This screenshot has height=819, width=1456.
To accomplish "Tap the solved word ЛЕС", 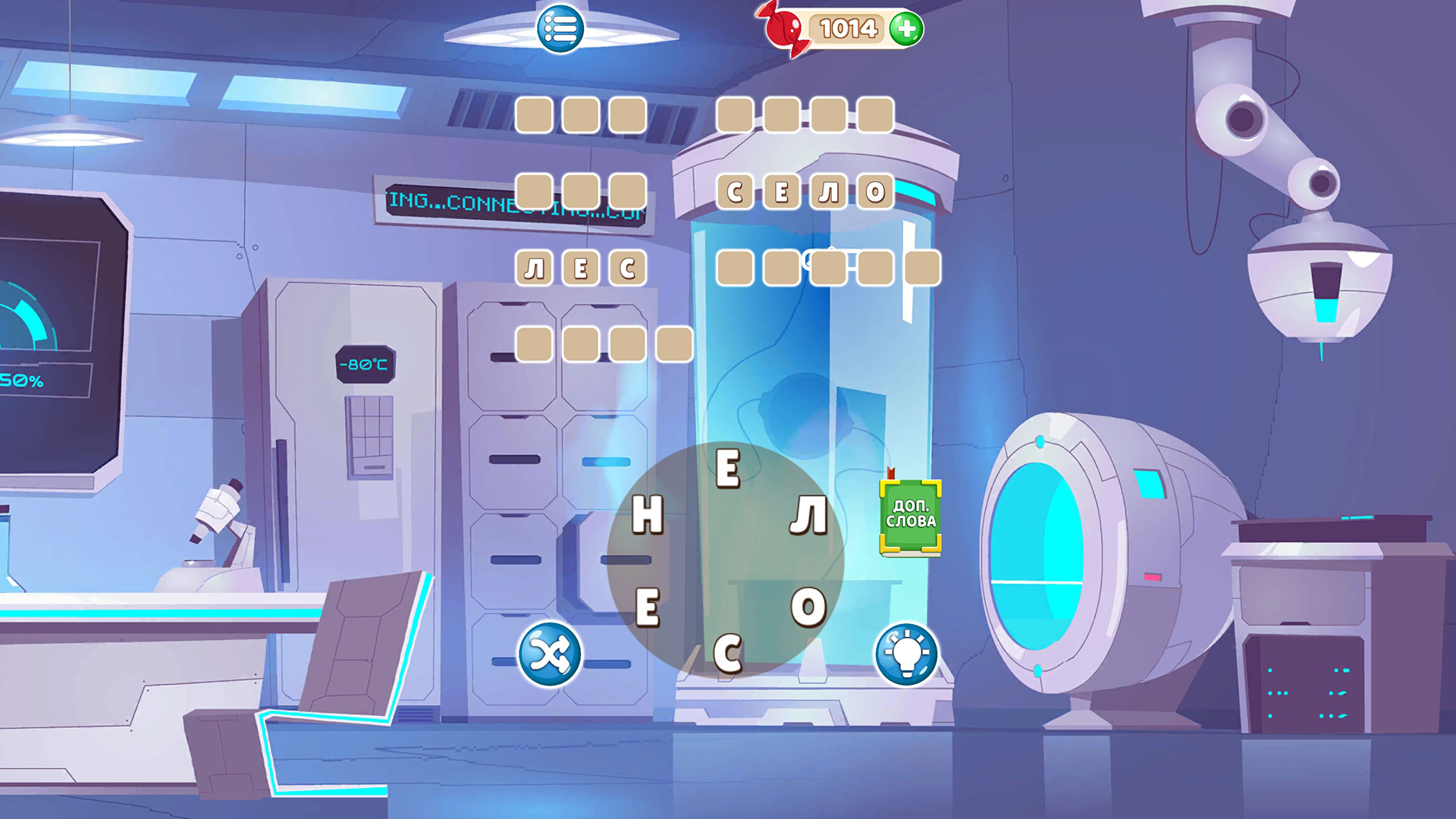I will [582, 267].
